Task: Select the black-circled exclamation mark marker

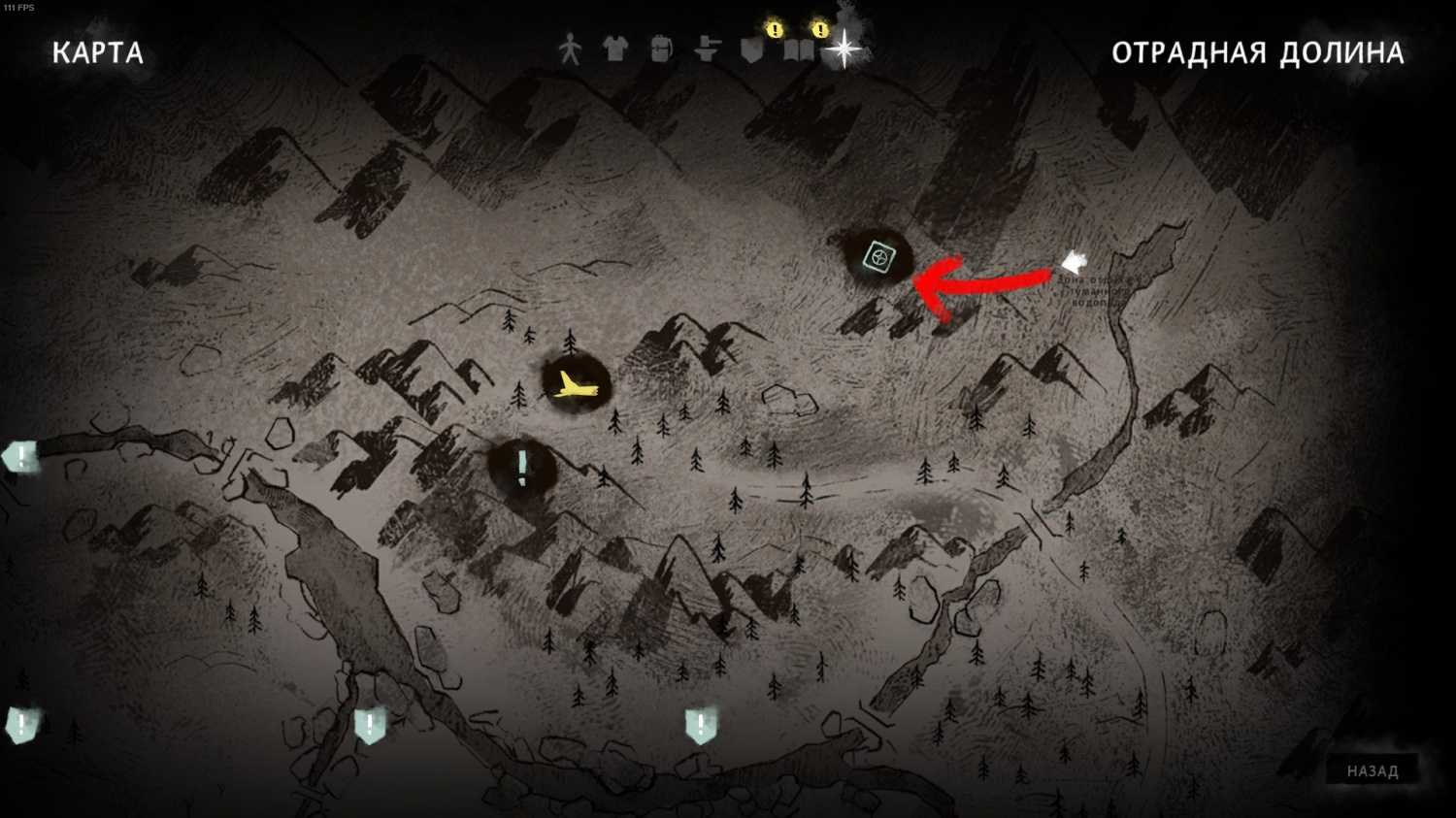Action: click(x=522, y=468)
